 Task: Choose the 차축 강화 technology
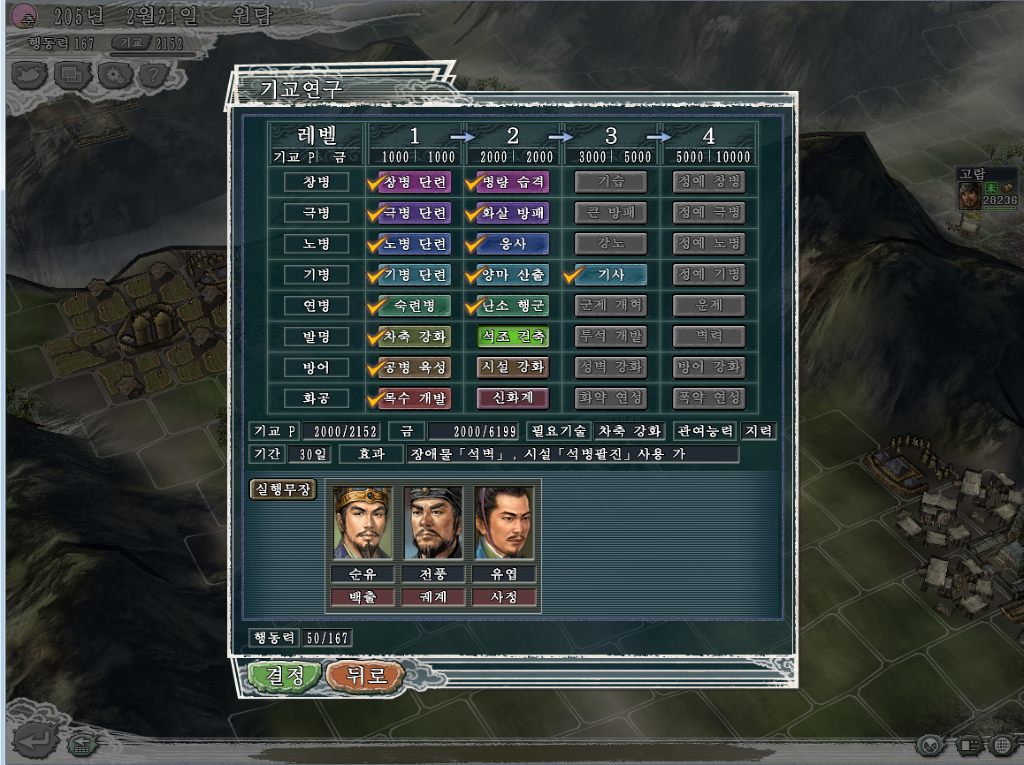point(414,336)
